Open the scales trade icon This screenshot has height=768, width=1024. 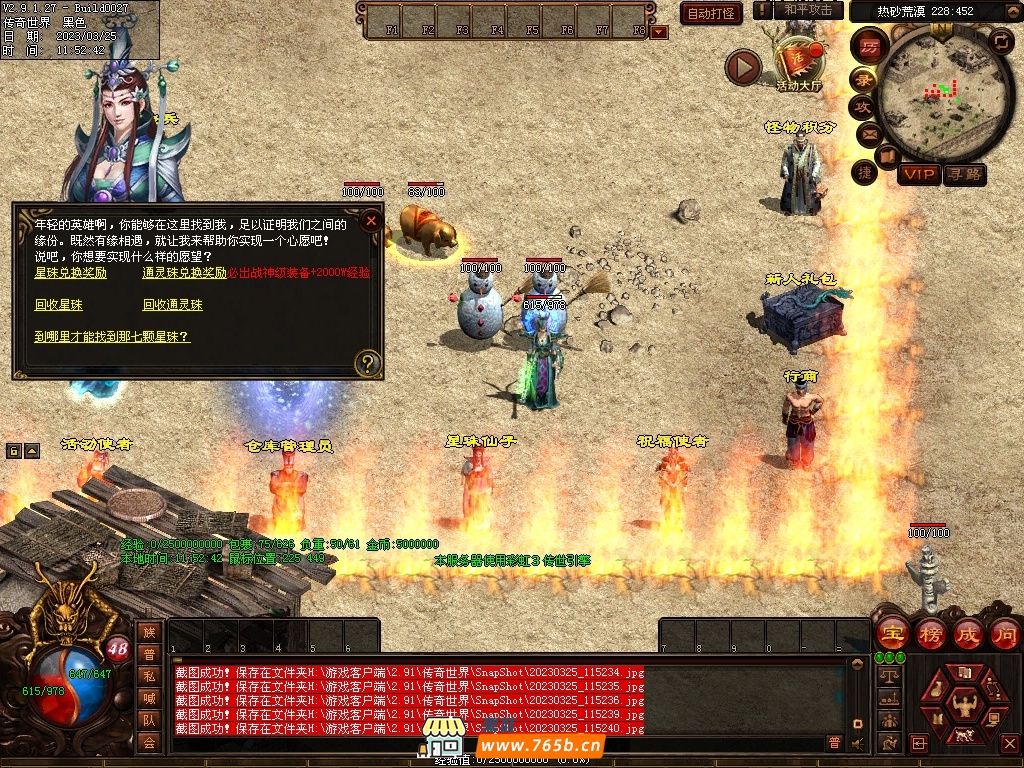coord(887,675)
